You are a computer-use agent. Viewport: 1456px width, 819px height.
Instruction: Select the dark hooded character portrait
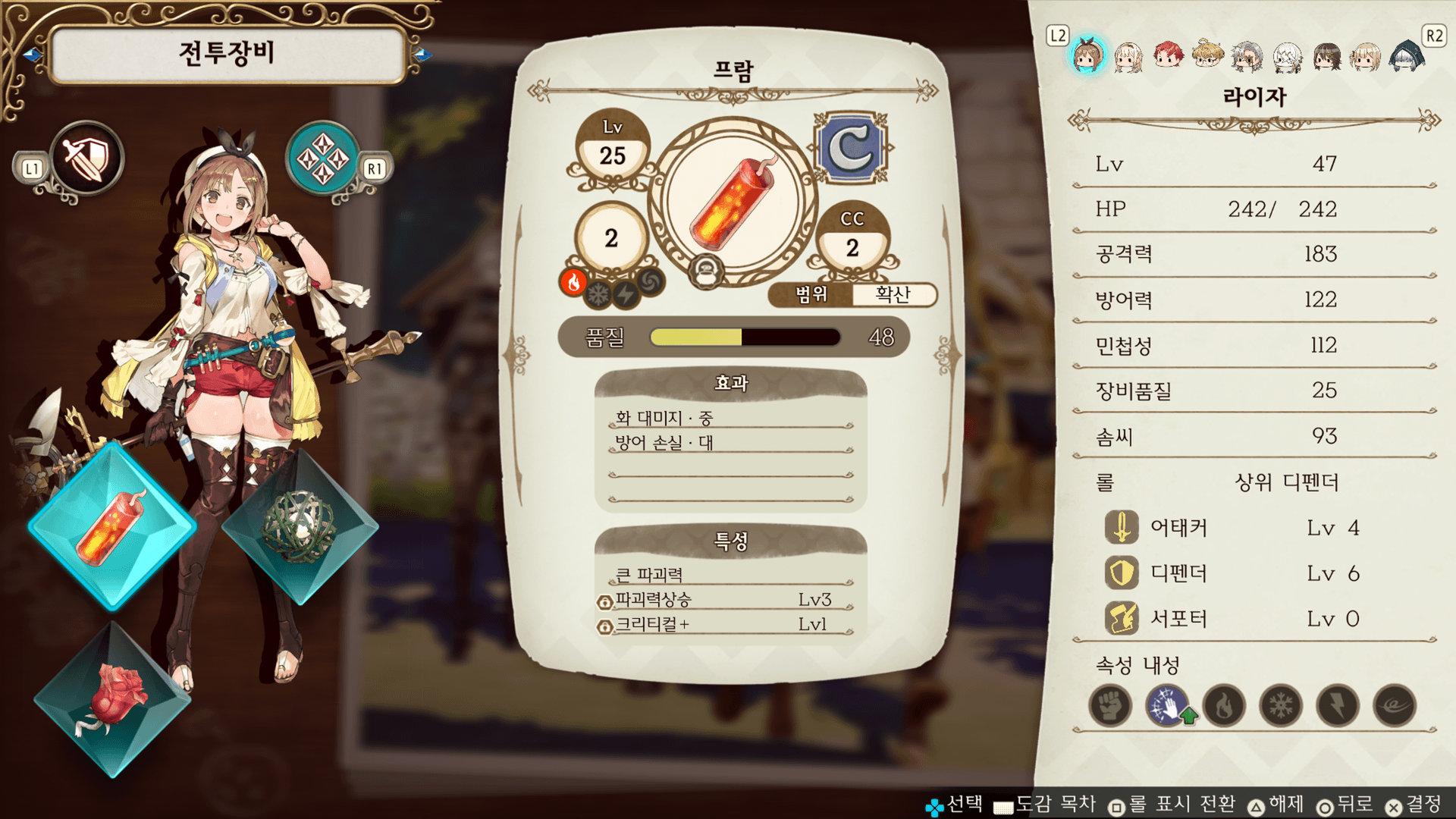point(1407,56)
